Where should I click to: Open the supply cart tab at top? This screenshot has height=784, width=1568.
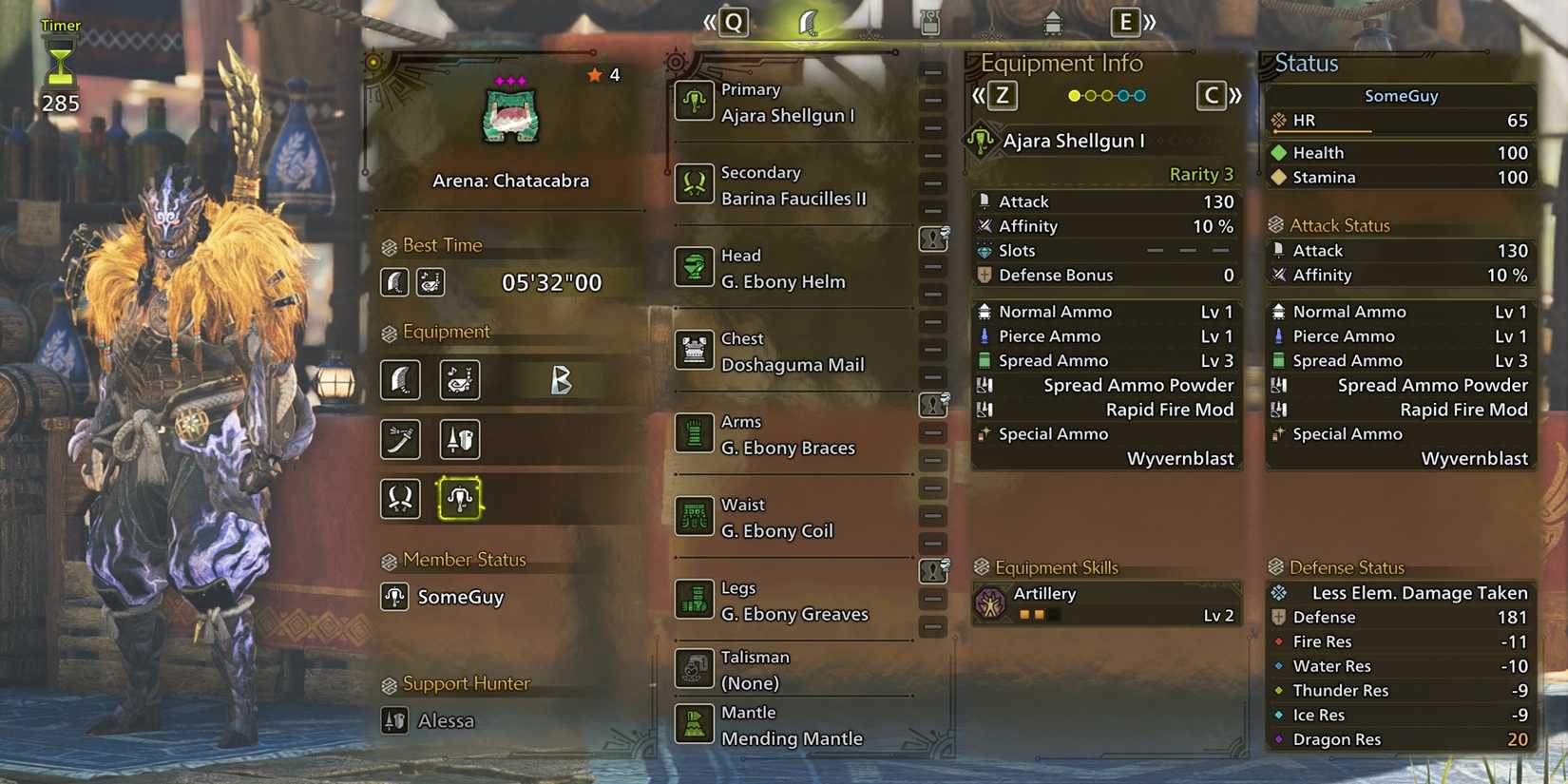[x=1052, y=21]
